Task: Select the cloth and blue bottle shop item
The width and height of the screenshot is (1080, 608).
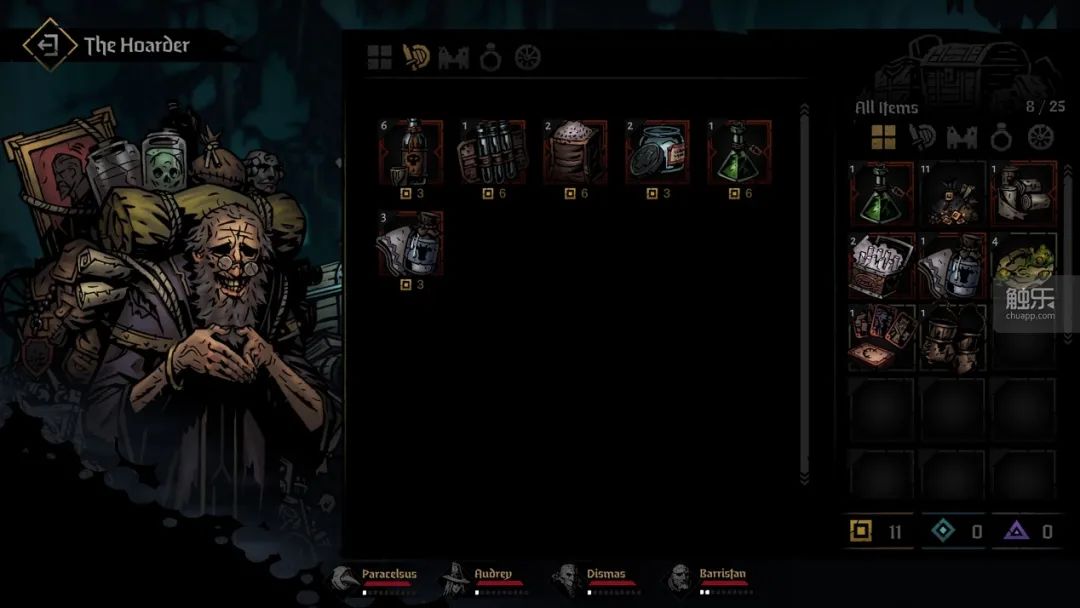Action: (x=411, y=243)
